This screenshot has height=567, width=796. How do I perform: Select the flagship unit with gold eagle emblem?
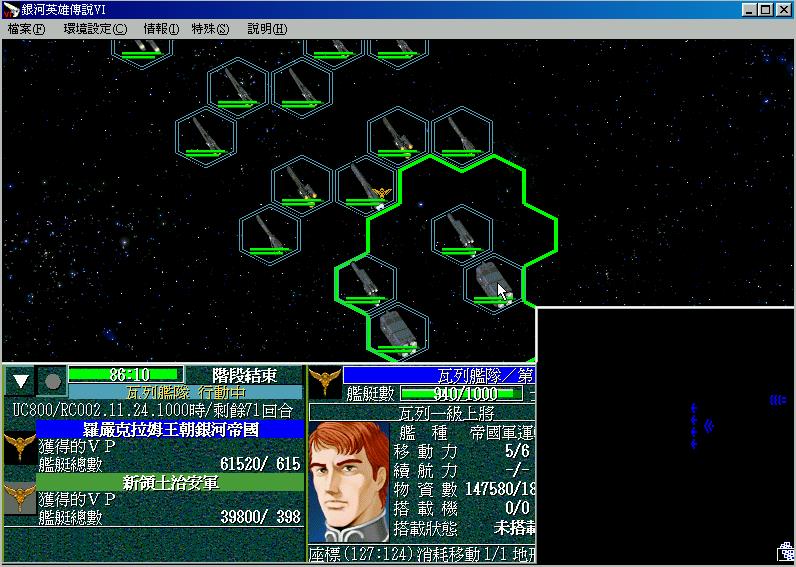click(x=366, y=185)
